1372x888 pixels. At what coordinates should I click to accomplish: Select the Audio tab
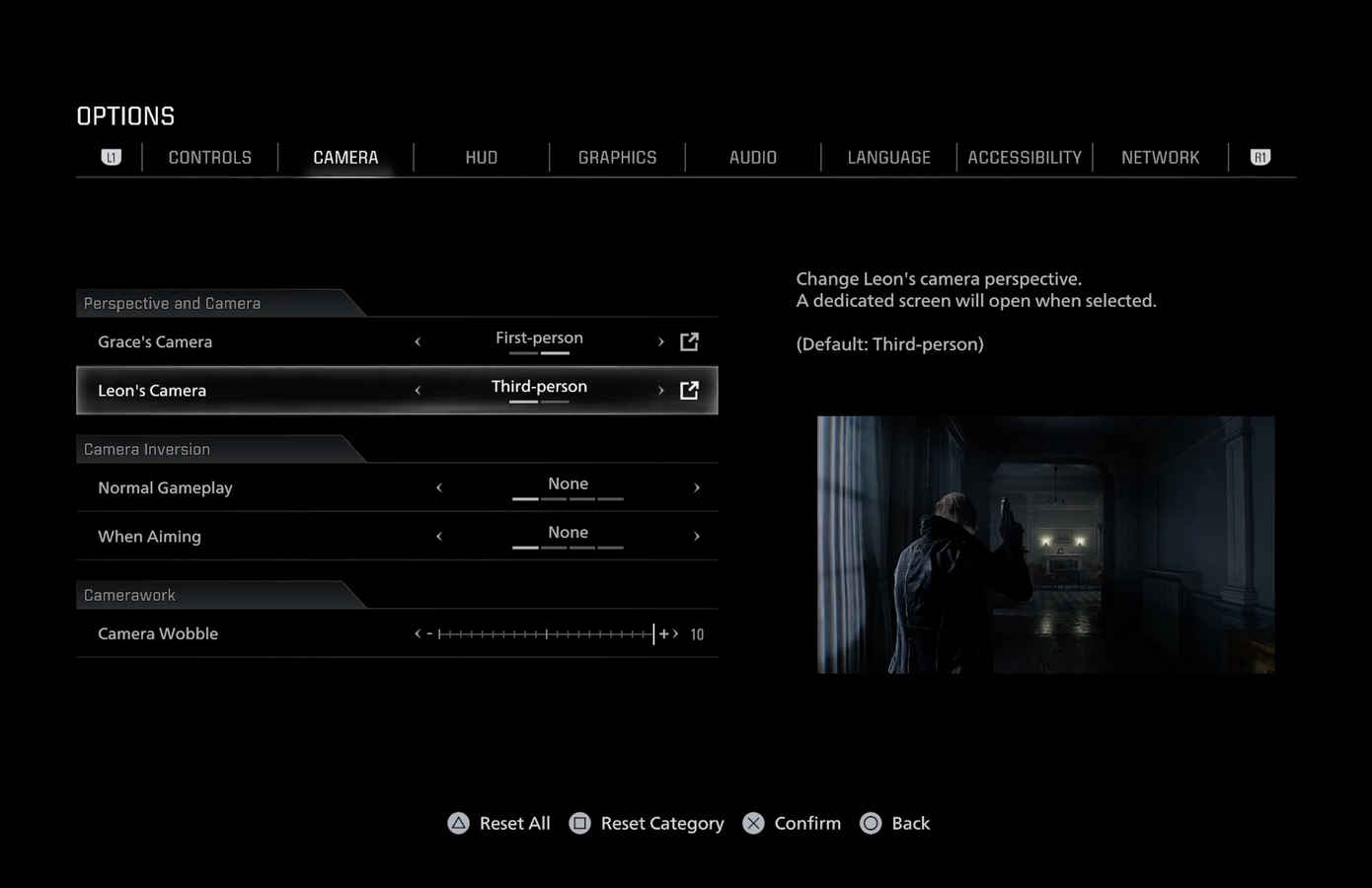coord(752,158)
